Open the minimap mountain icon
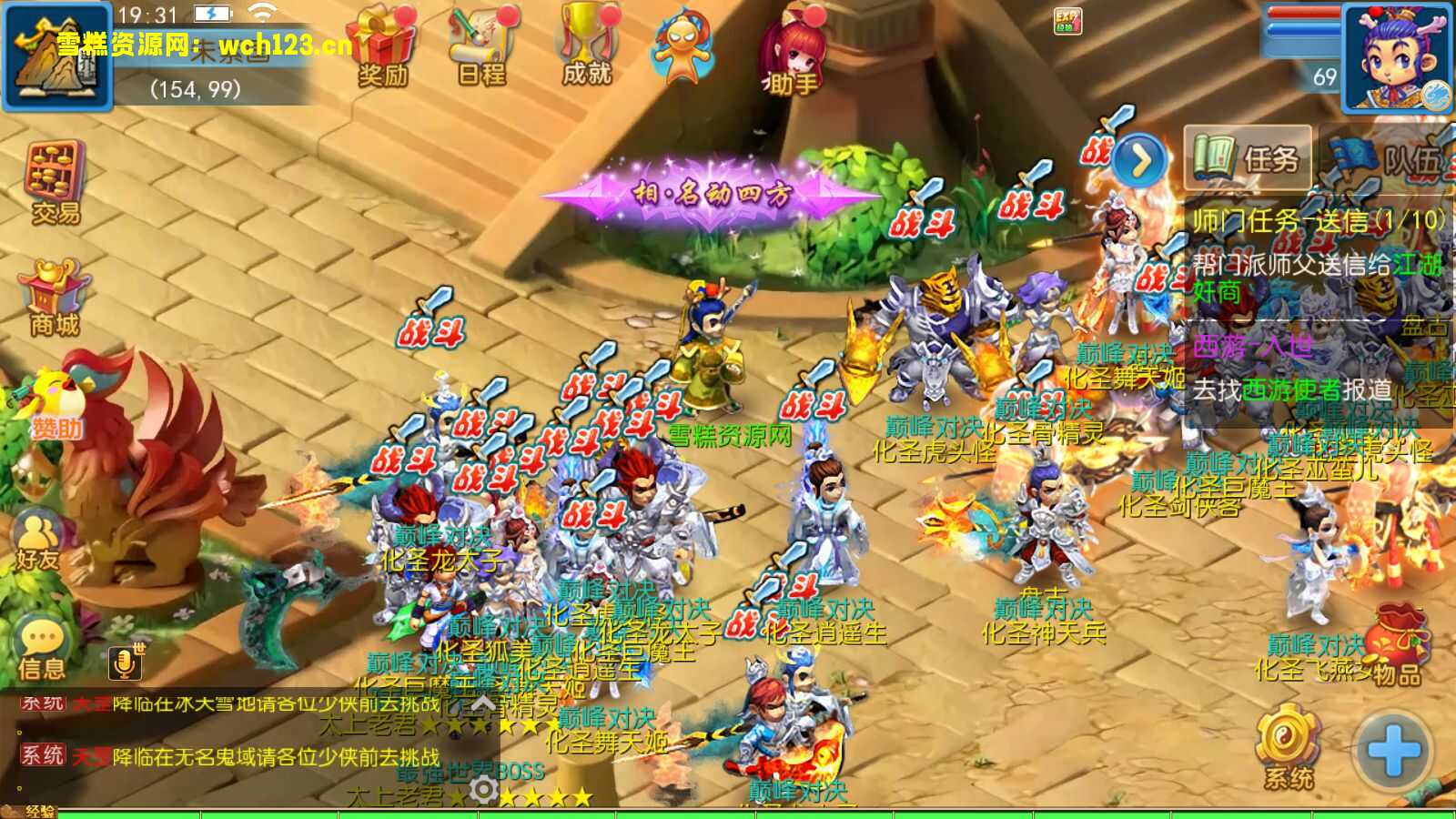Image resolution: width=1456 pixels, height=819 pixels. point(56,56)
